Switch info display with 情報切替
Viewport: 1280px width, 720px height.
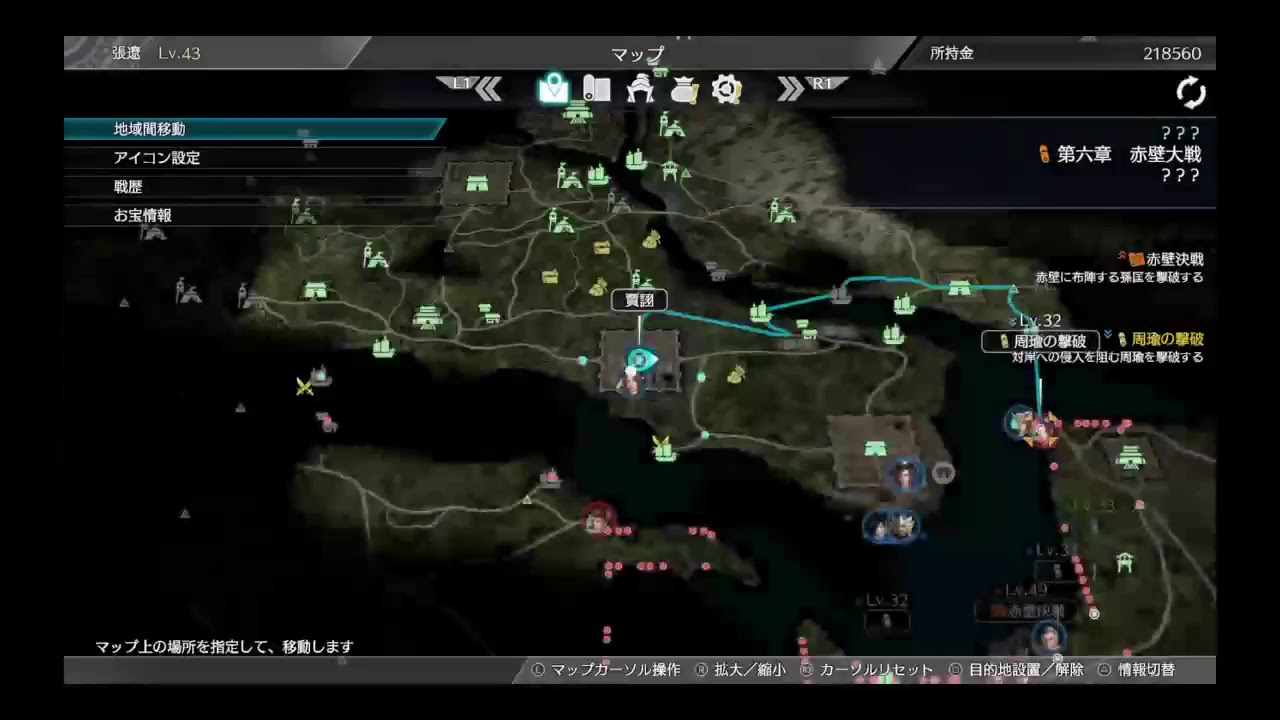pyautogui.click(x=1148, y=670)
